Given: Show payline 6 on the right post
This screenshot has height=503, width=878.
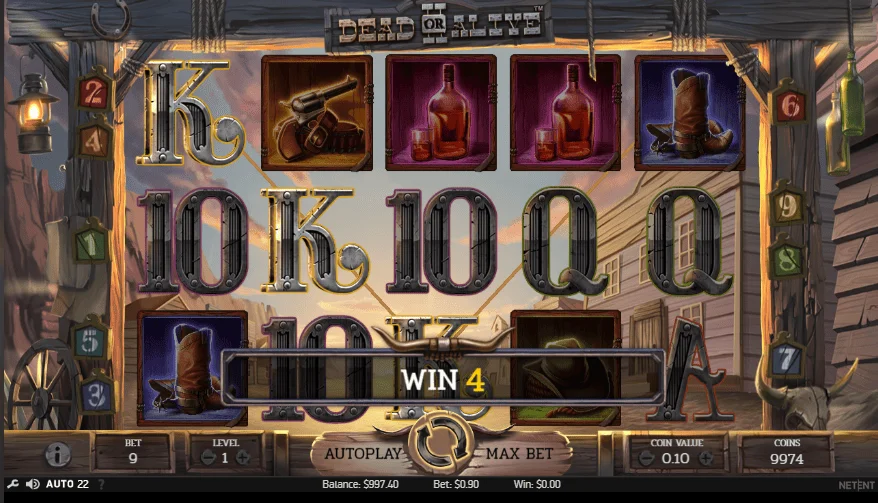Looking at the screenshot, I should [788, 102].
